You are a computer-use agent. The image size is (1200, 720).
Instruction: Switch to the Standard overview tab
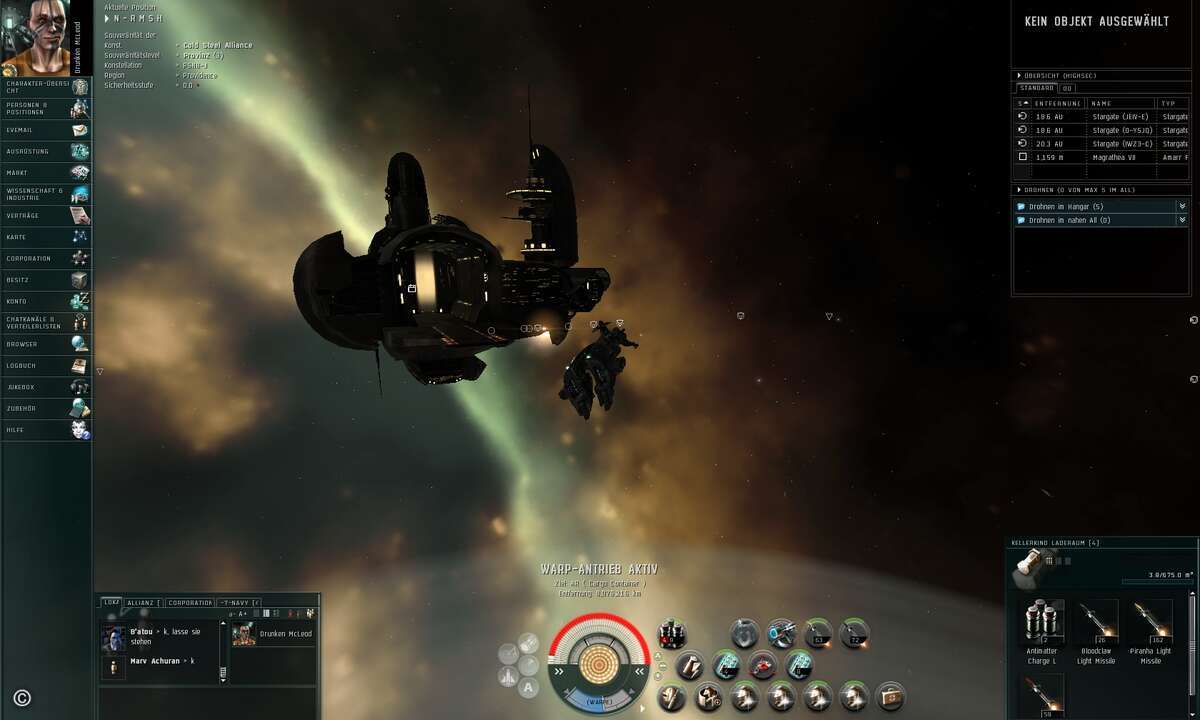[x=1036, y=88]
